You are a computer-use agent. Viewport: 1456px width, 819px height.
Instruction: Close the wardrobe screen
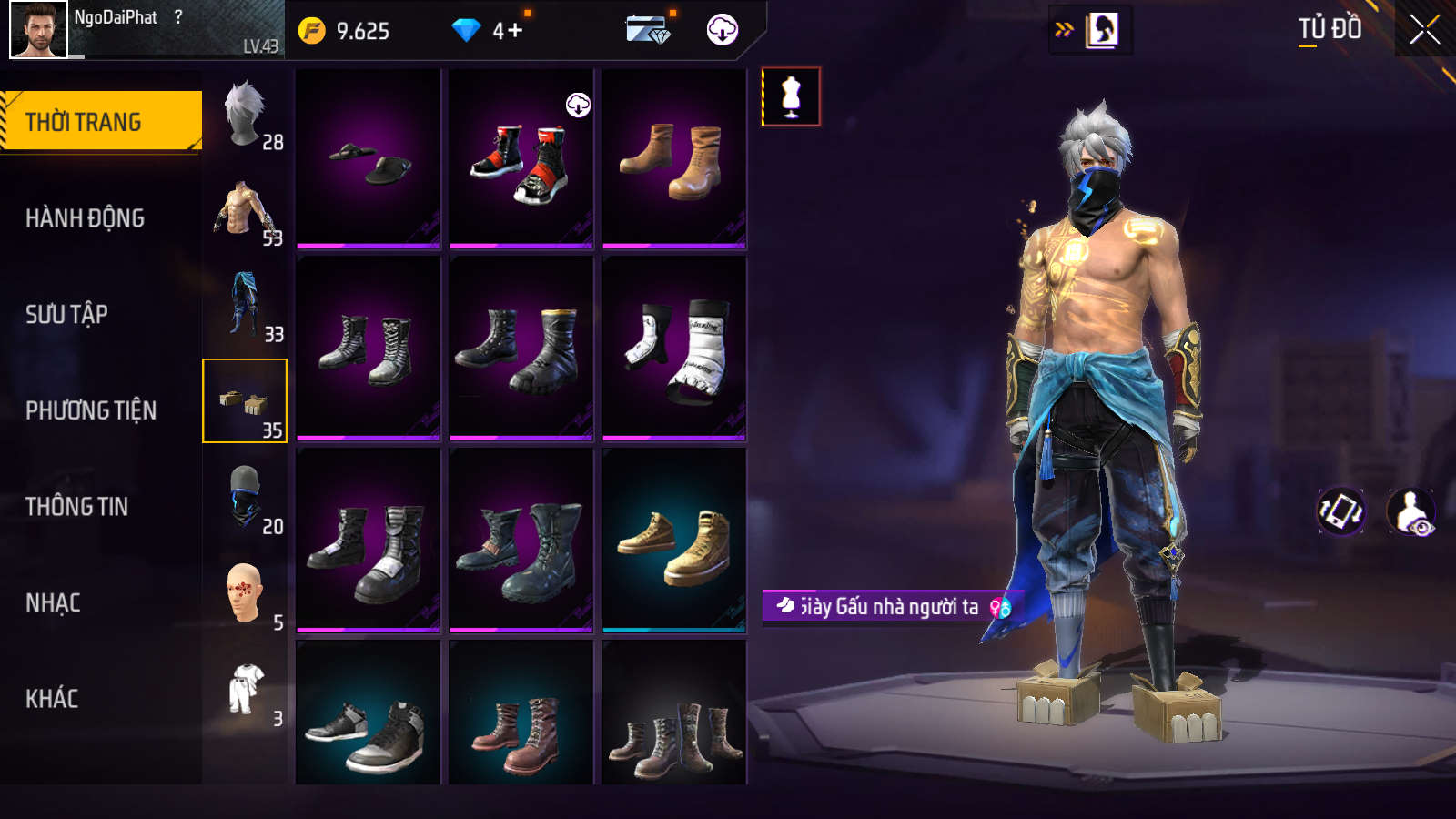[1424, 30]
